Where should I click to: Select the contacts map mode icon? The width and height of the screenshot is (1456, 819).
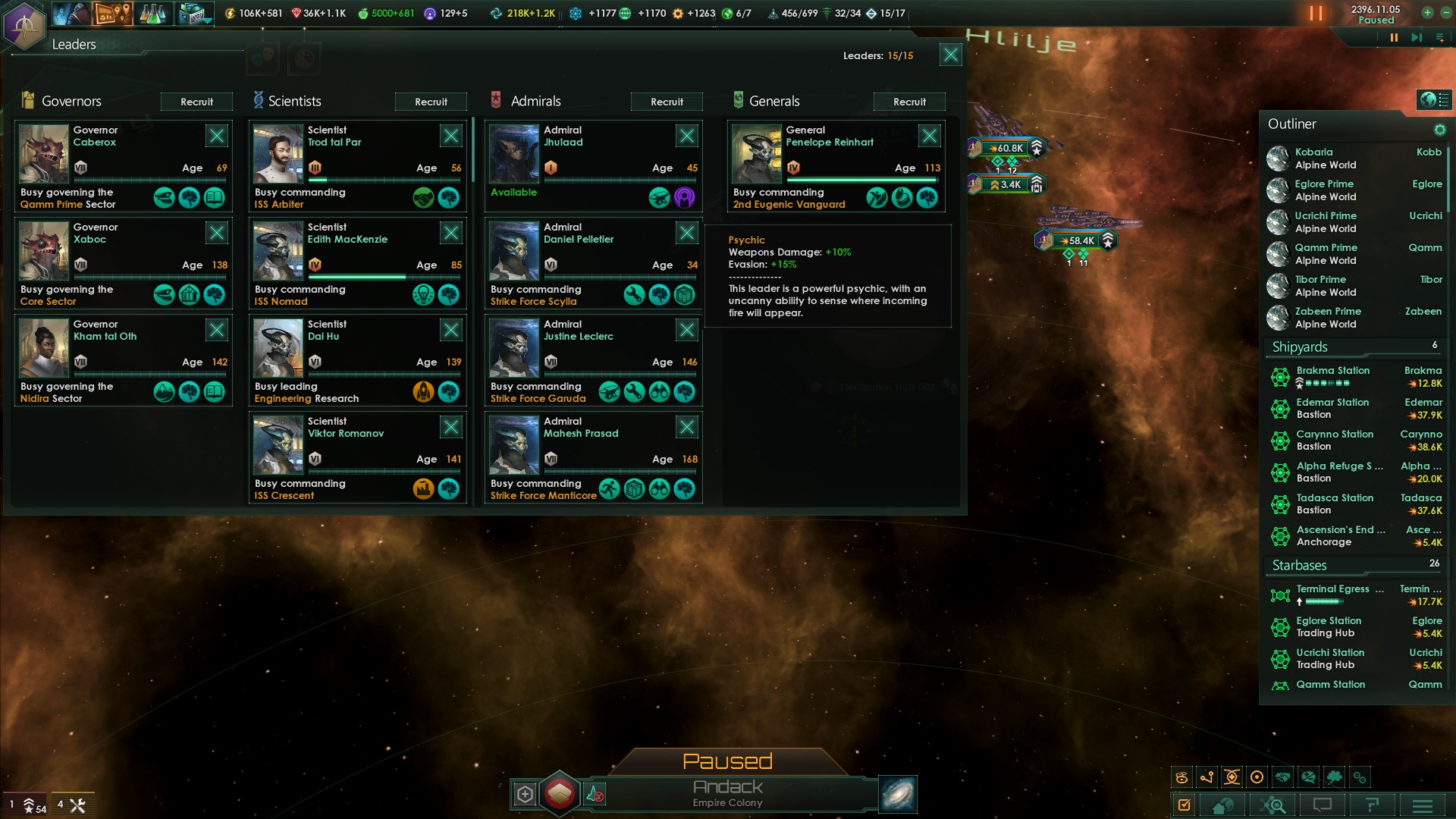(x=1284, y=777)
